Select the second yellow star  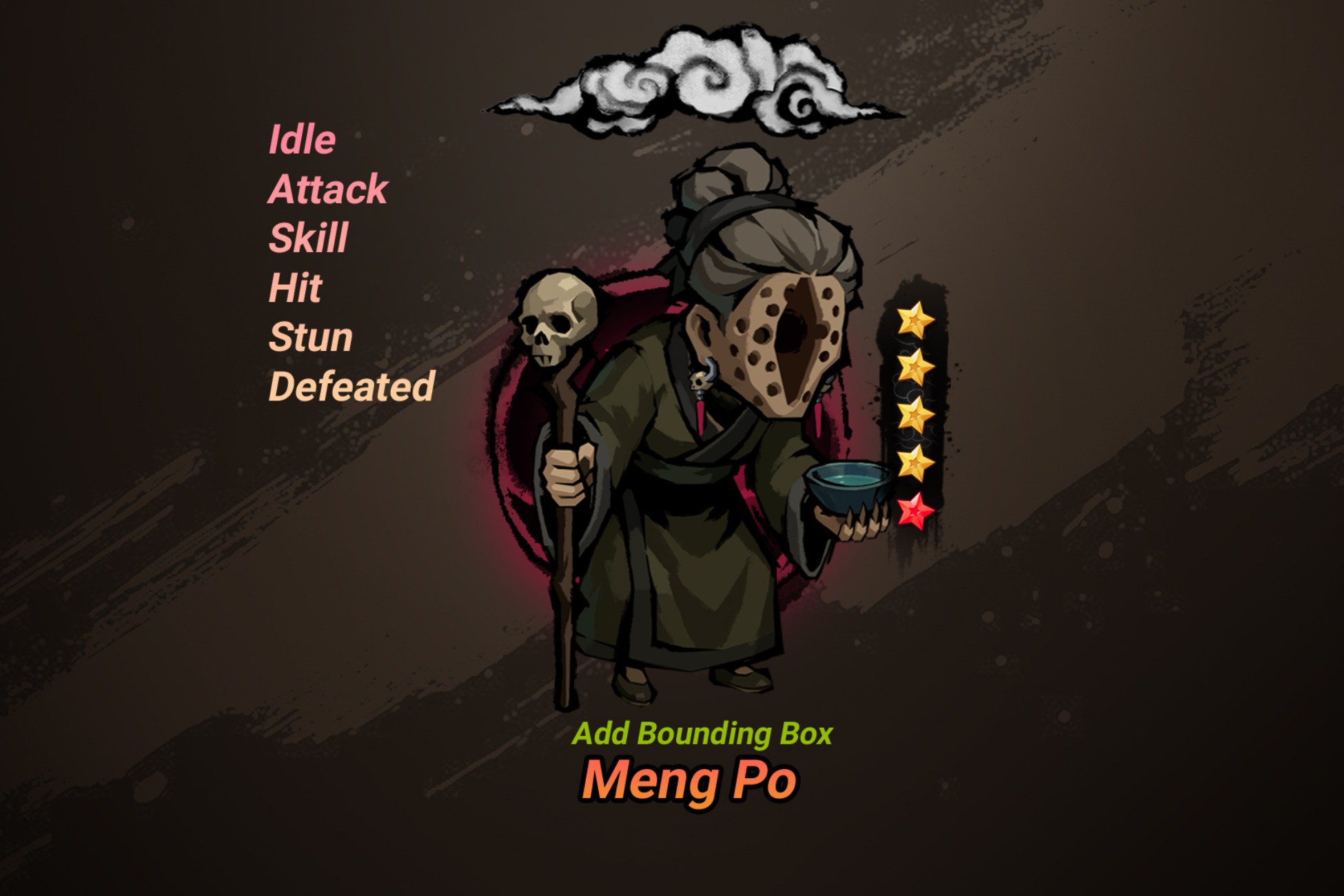917,365
